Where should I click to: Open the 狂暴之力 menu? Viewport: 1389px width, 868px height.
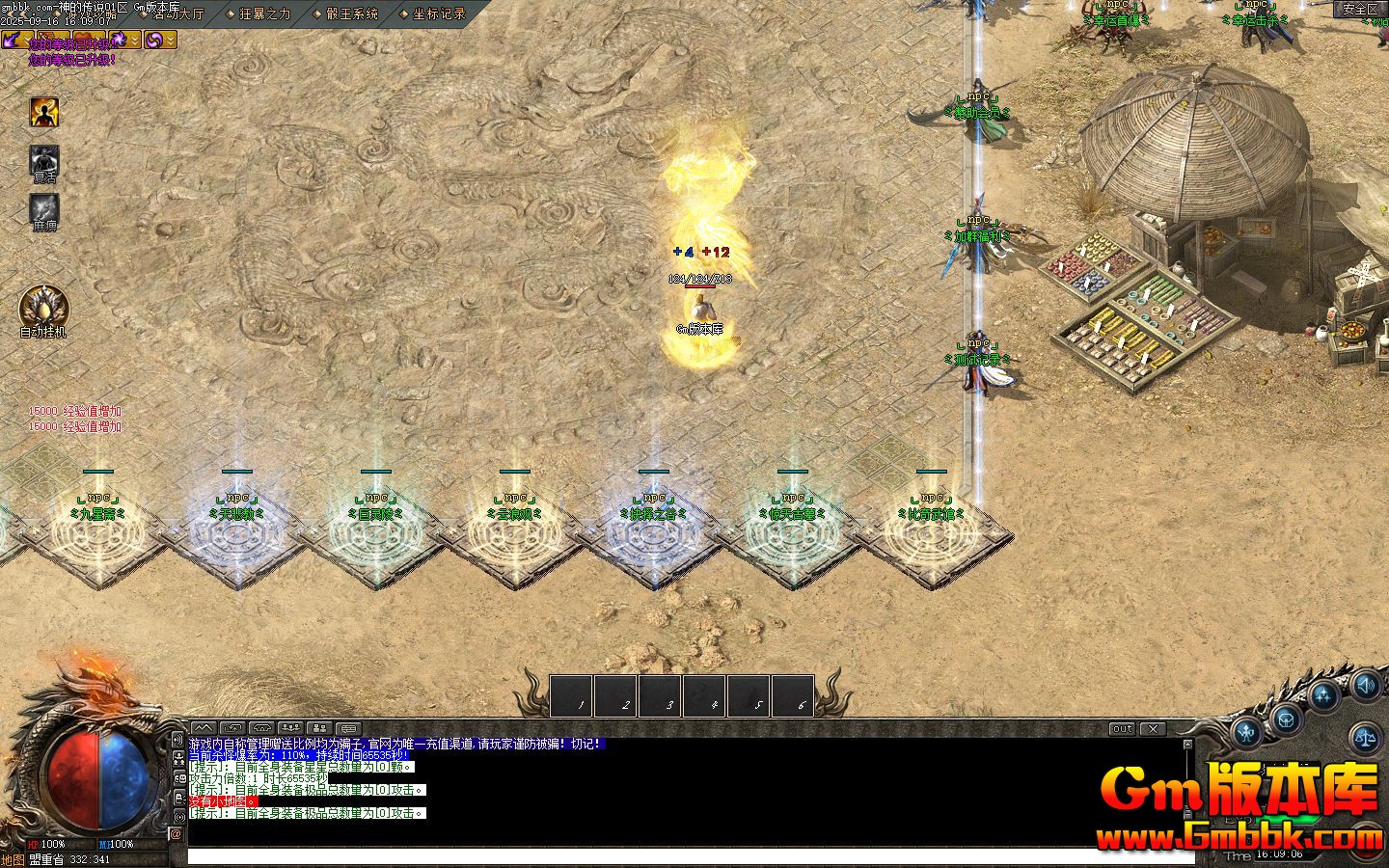(264, 14)
